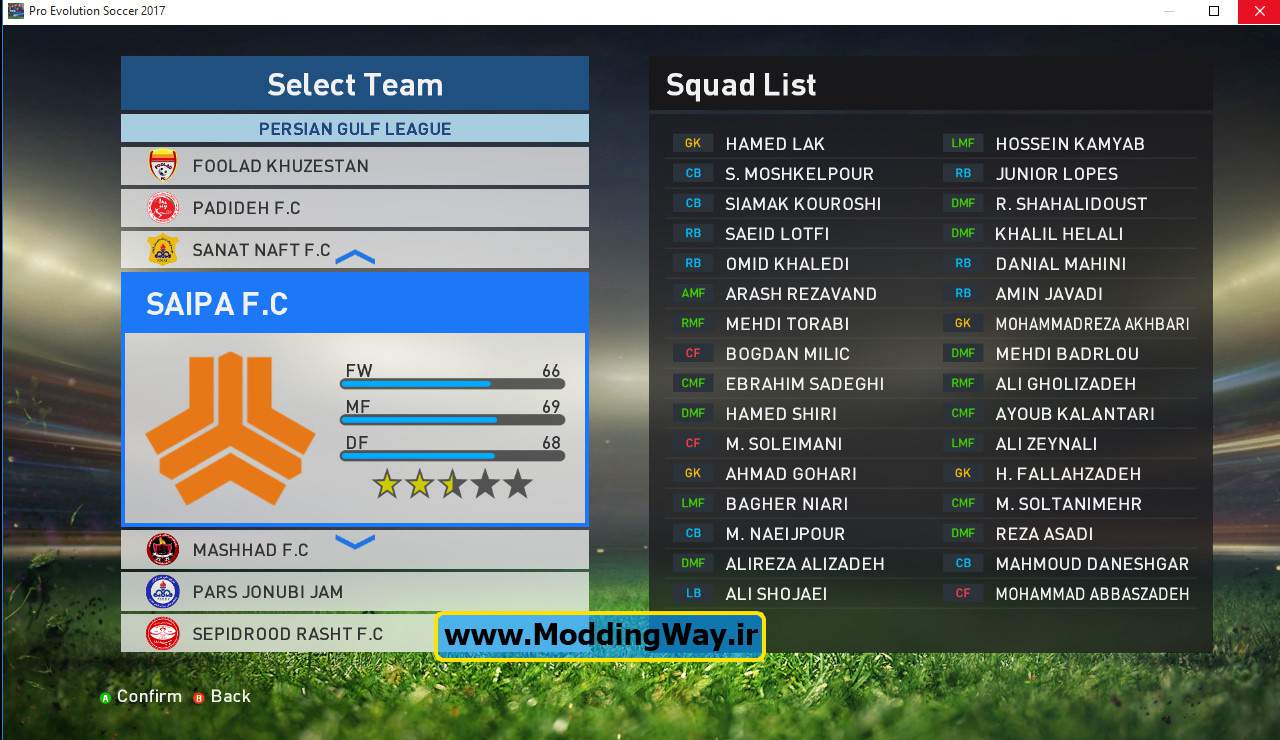Open the ModdingWay.ir website banner
Screen dimensions: 1280x740
(600, 636)
